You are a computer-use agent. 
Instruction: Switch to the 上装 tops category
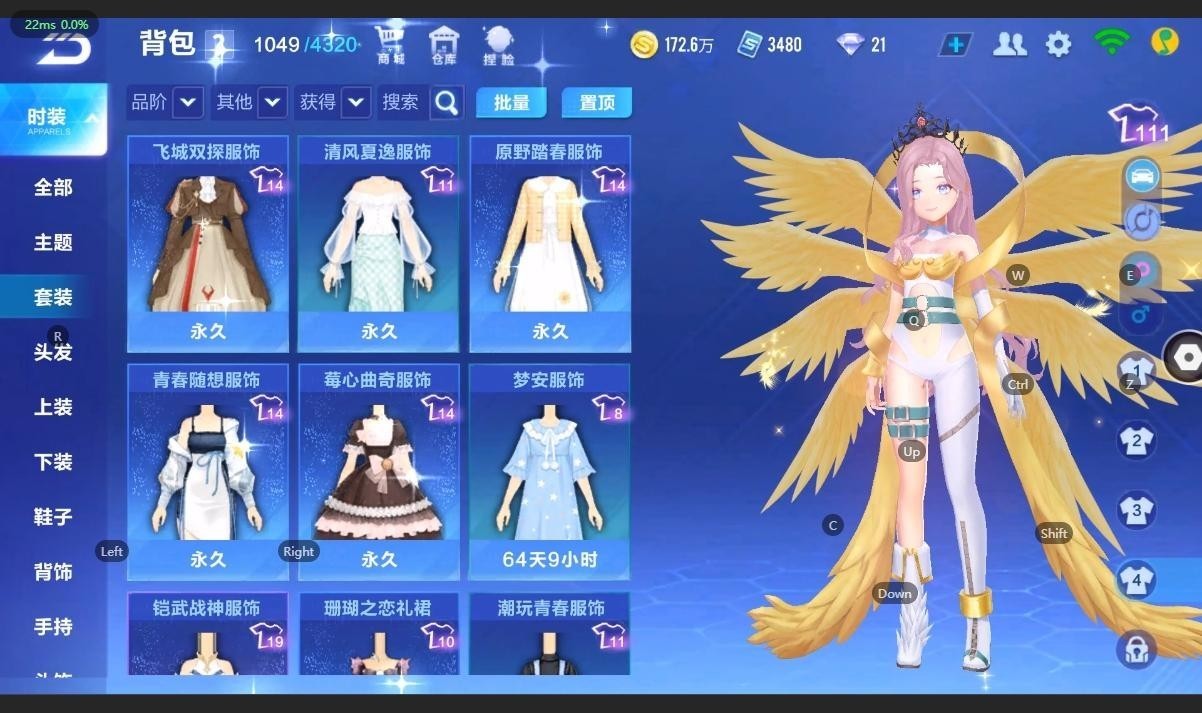point(53,407)
